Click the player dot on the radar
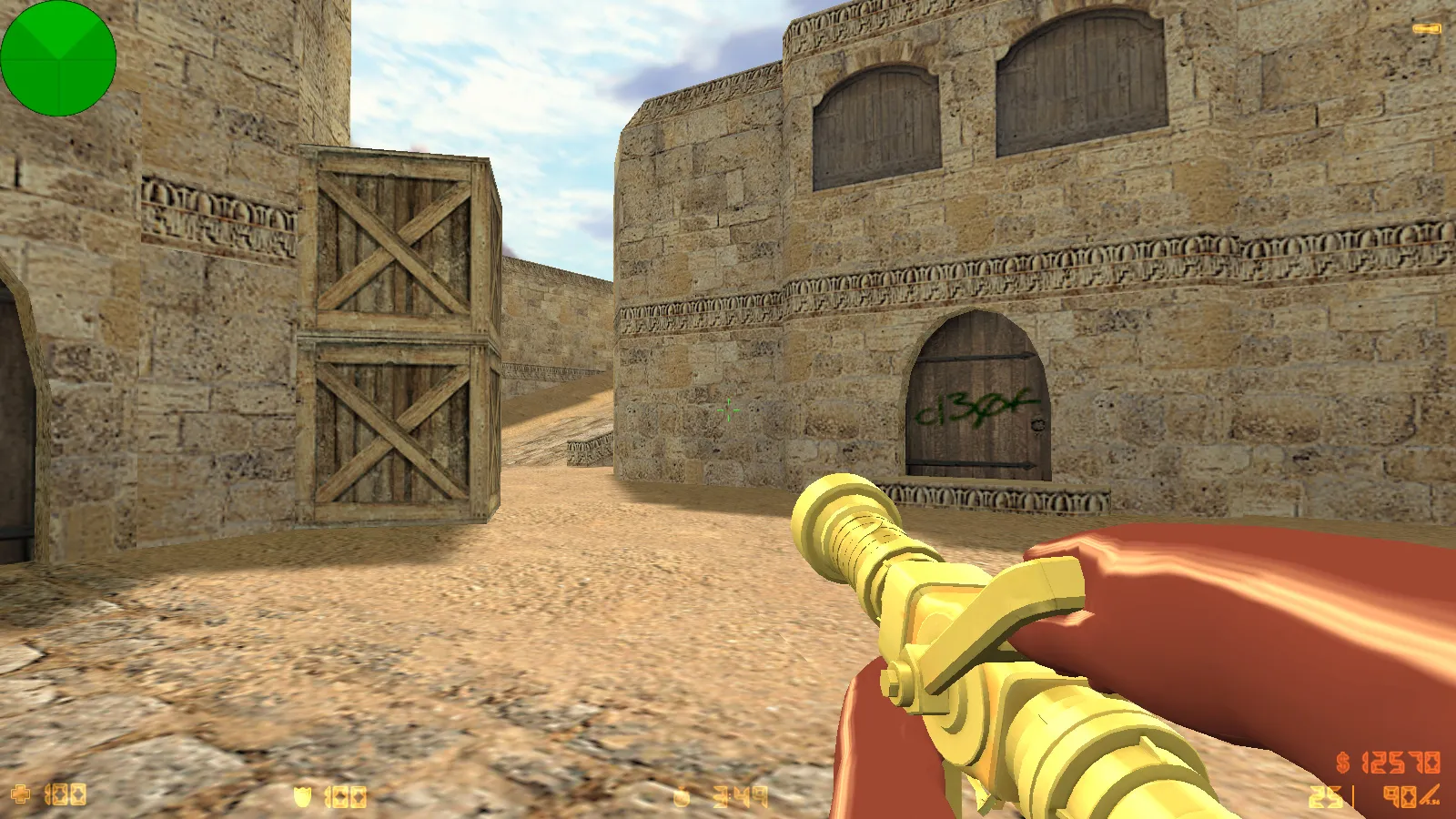 [57, 57]
